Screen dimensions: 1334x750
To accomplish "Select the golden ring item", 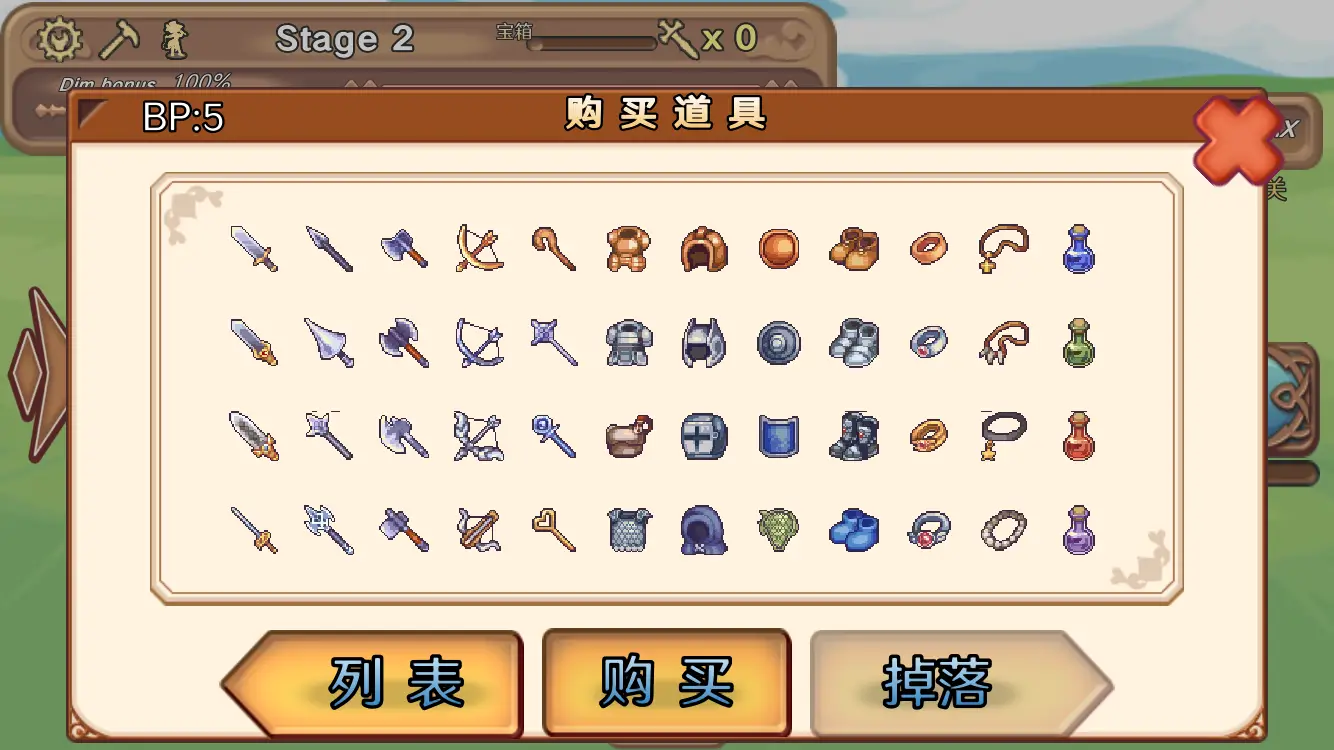I will coord(928,437).
